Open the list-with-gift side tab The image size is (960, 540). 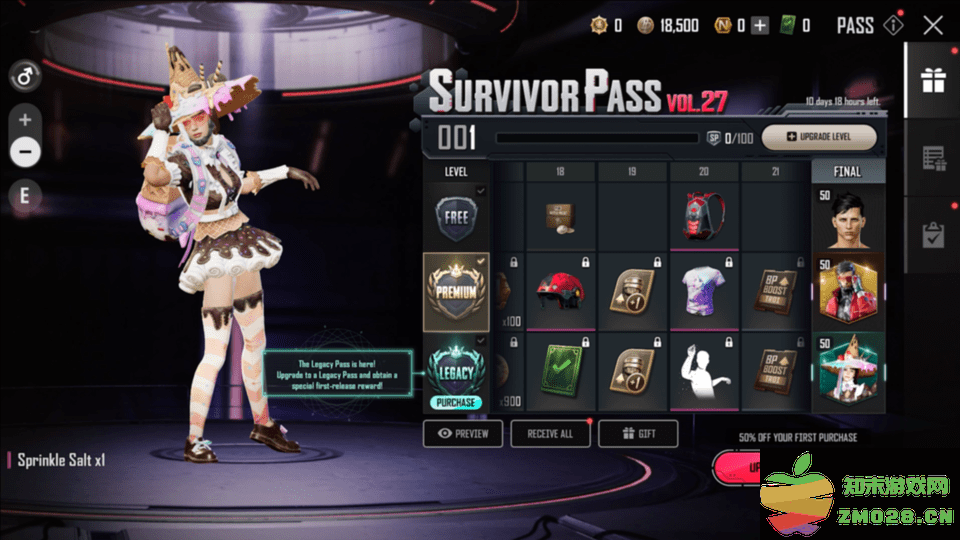click(x=932, y=158)
